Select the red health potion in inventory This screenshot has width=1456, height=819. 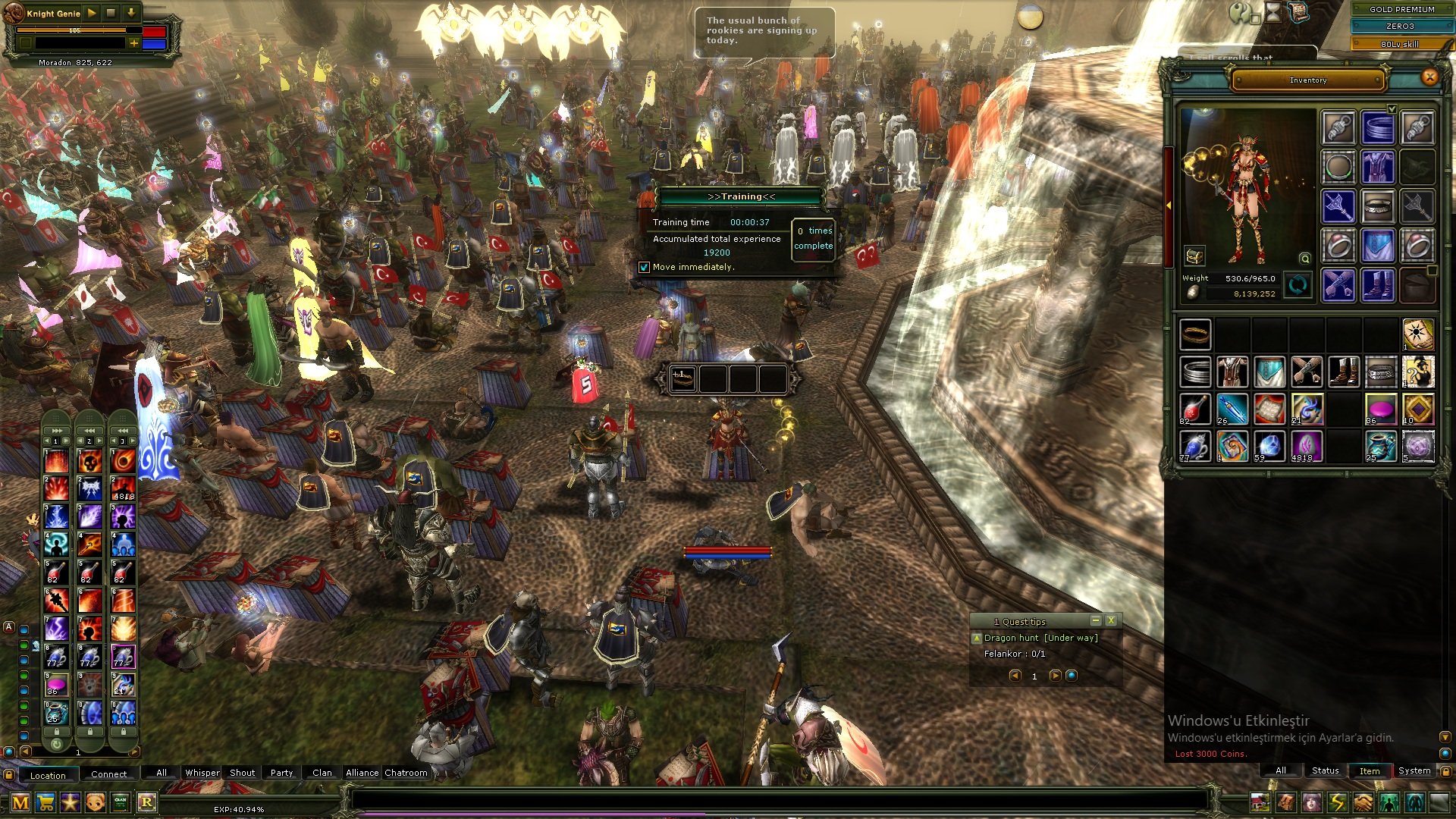pos(1194,409)
